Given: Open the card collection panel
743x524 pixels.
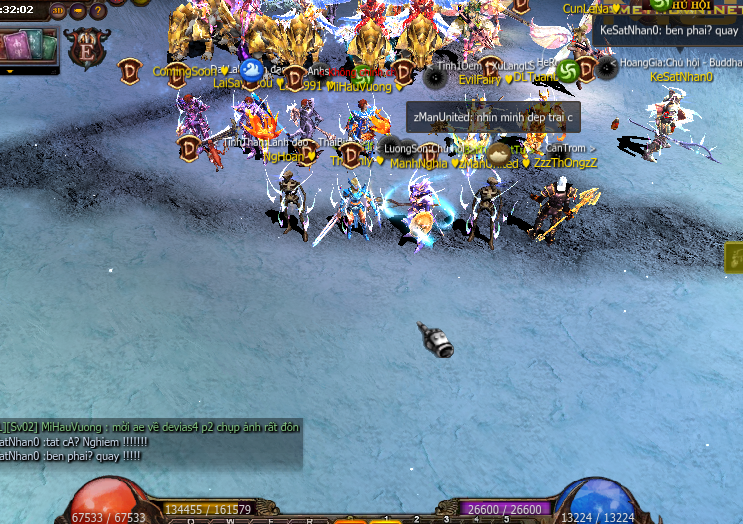Looking at the screenshot, I should (x=28, y=47).
